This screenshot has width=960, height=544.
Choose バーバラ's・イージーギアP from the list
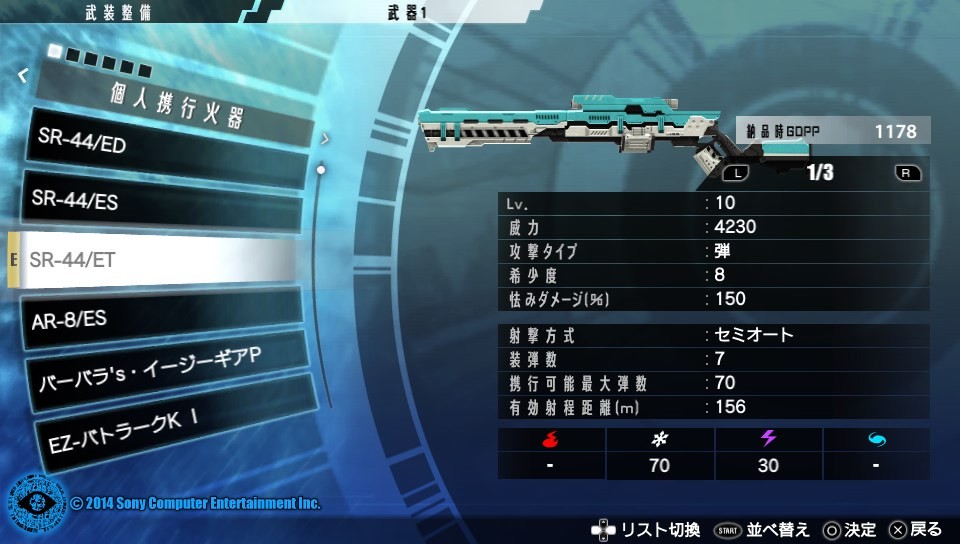pos(160,373)
